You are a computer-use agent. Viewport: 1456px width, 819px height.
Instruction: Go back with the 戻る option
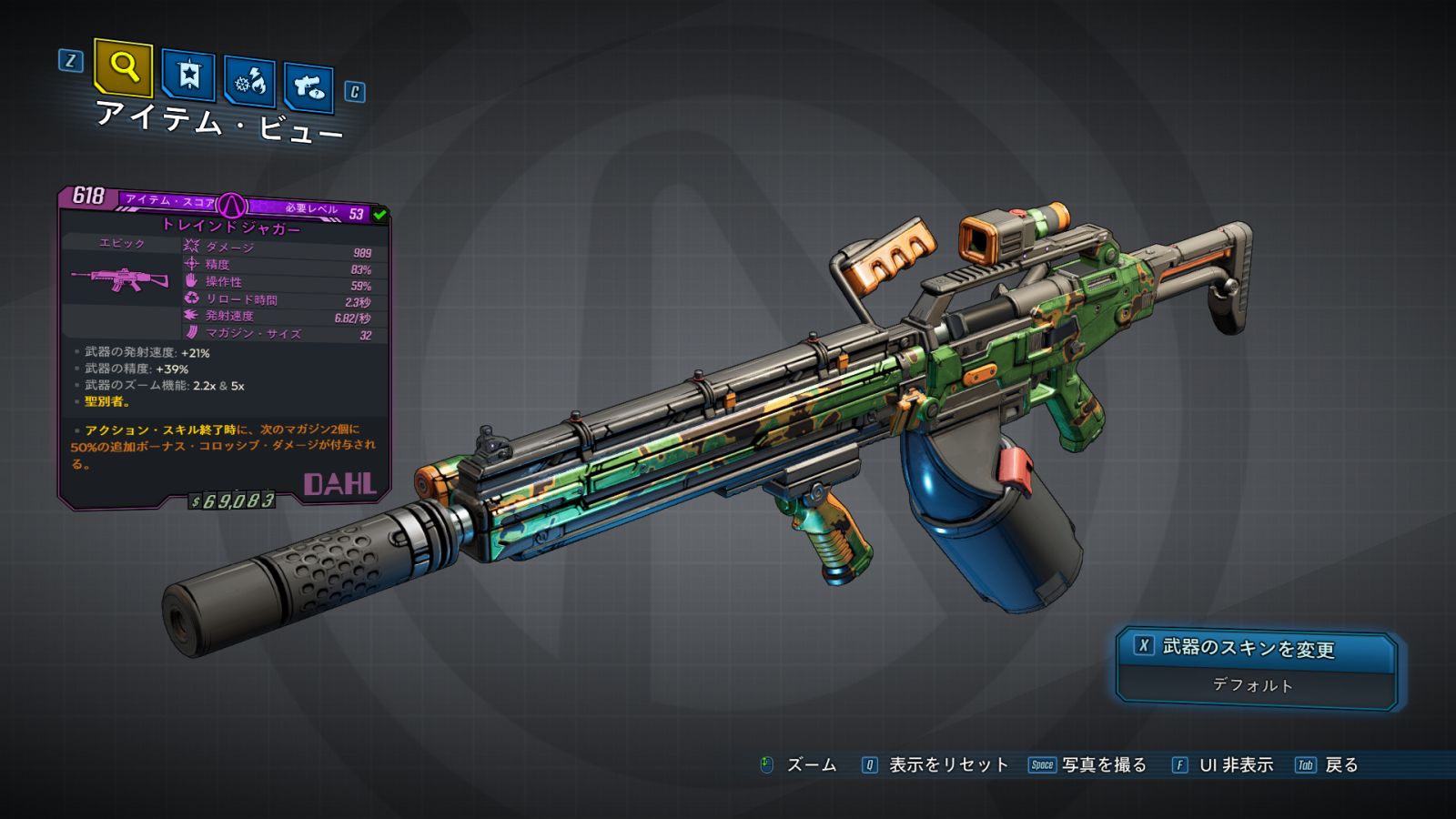[1328, 765]
